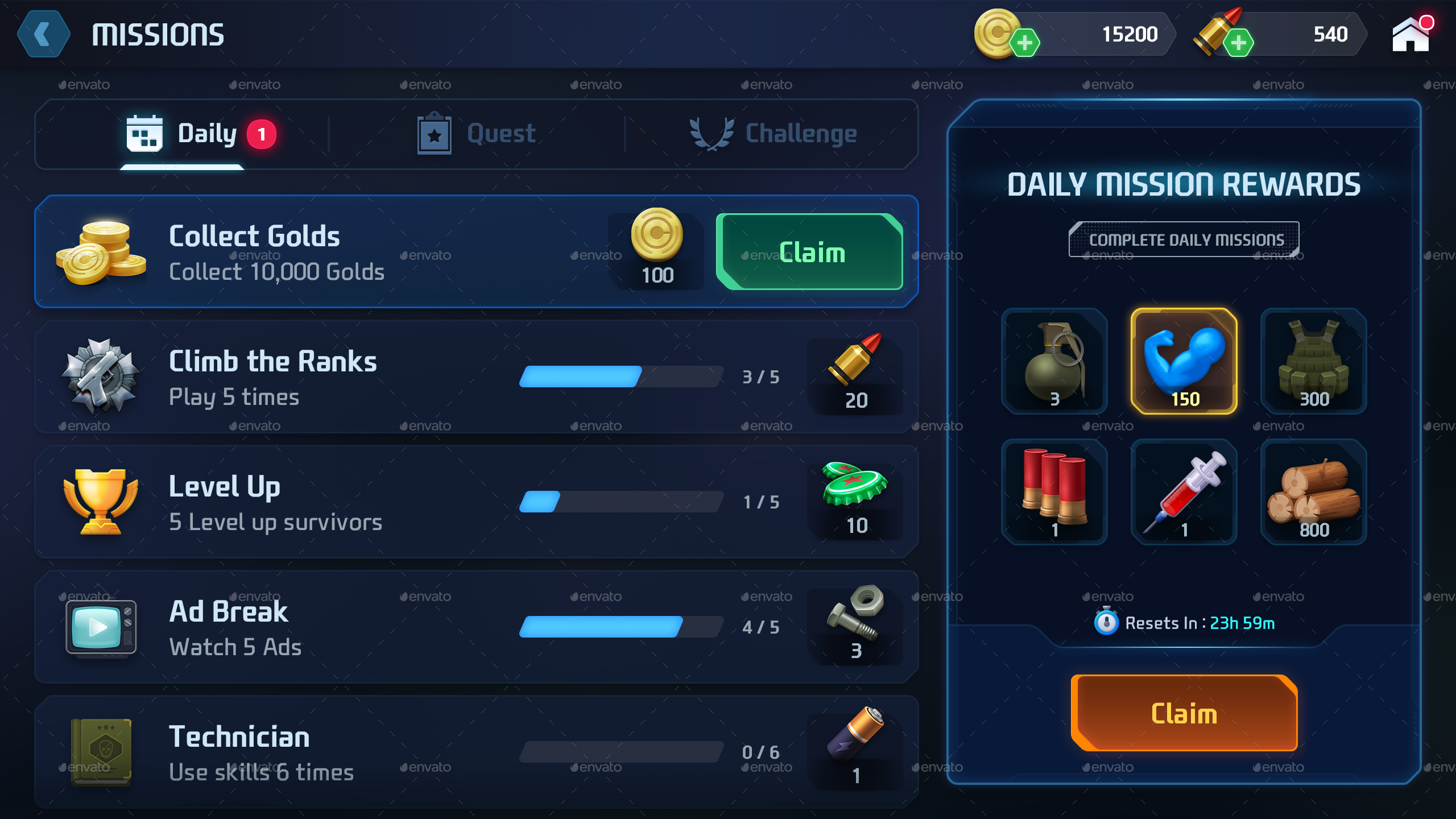Click the trophy icon on Level Up mission
Image resolution: width=1456 pixels, height=819 pixels.
coord(100,500)
